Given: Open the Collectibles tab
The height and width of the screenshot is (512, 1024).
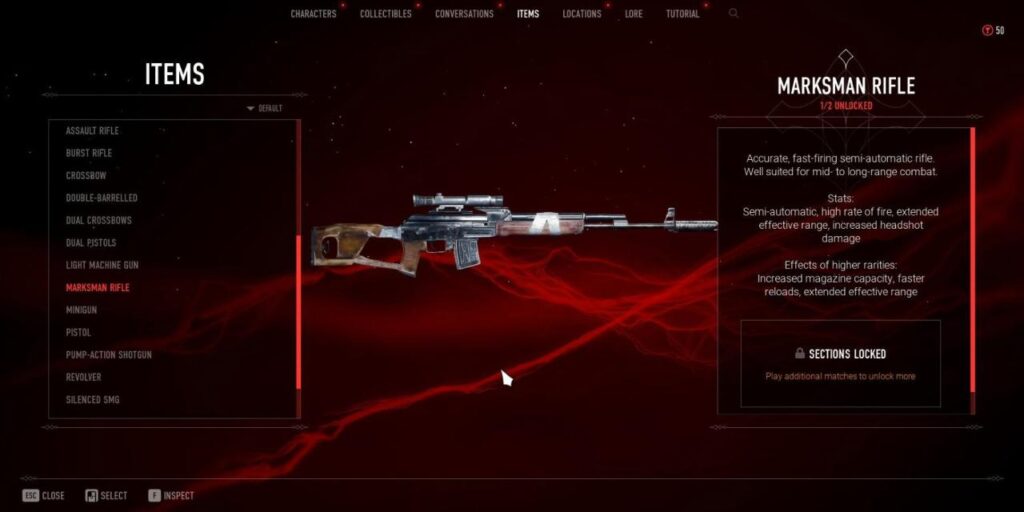Looking at the screenshot, I should coord(386,14).
